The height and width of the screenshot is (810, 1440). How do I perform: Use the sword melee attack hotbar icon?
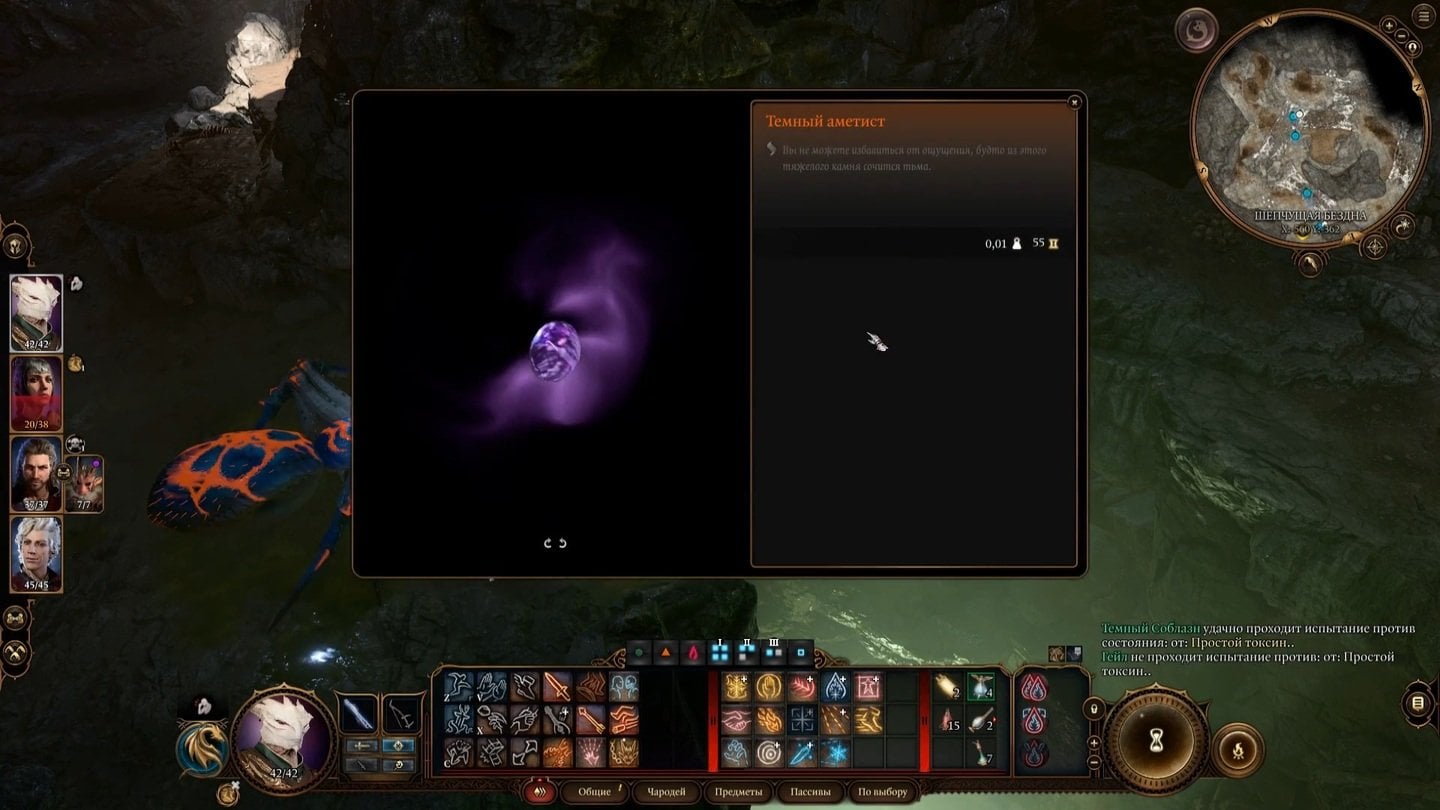coord(557,687)
